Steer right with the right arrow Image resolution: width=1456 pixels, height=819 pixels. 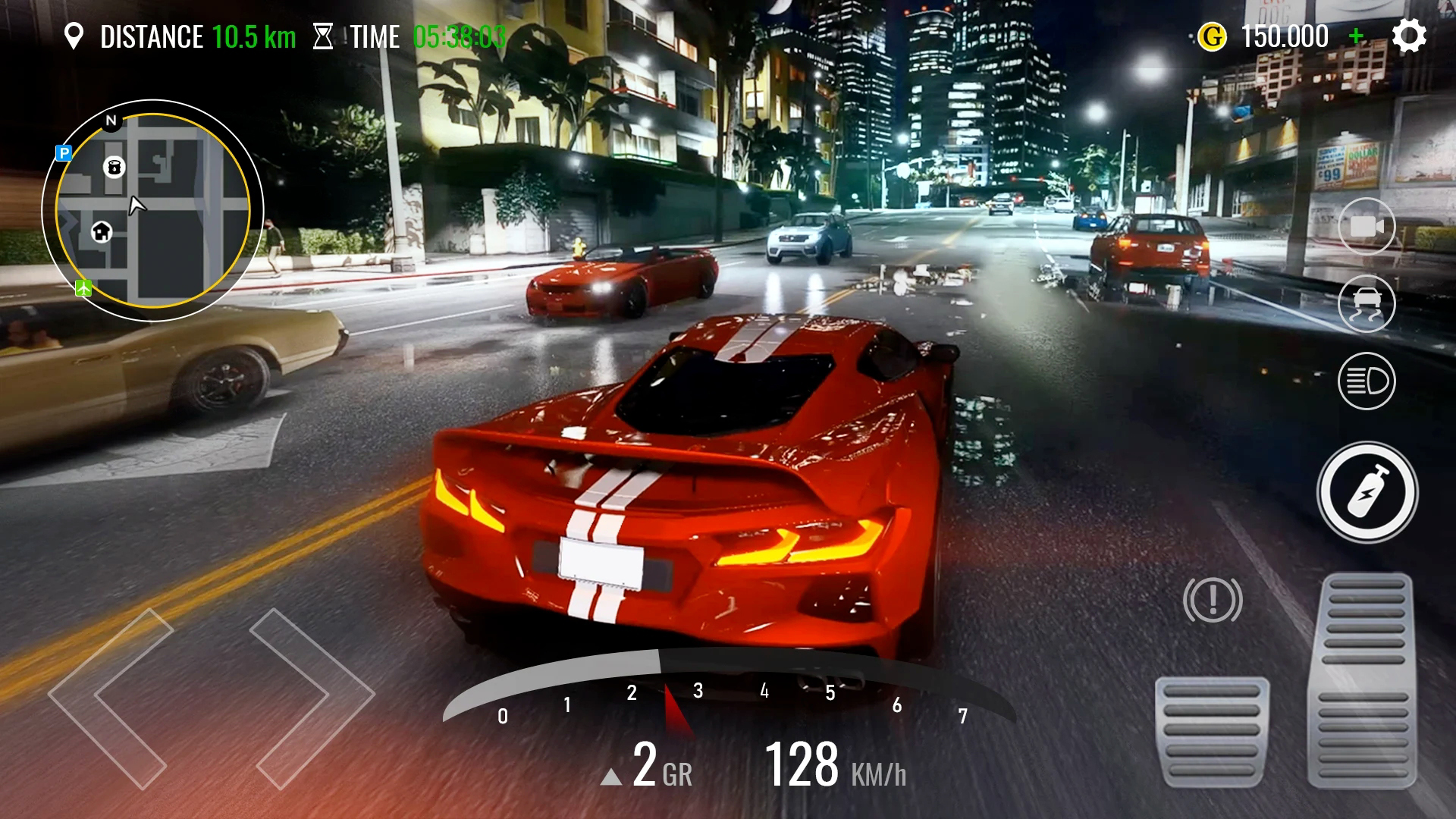click(311, 696)
